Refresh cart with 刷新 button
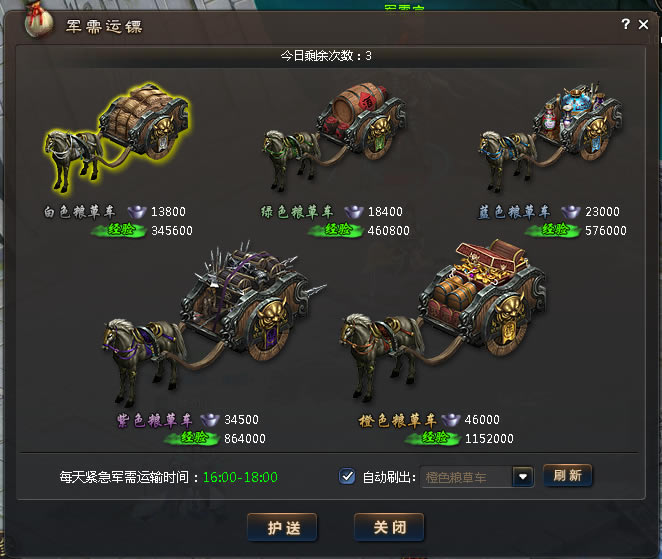This screenshot has height=559, width=662. [x=568, y=476]
